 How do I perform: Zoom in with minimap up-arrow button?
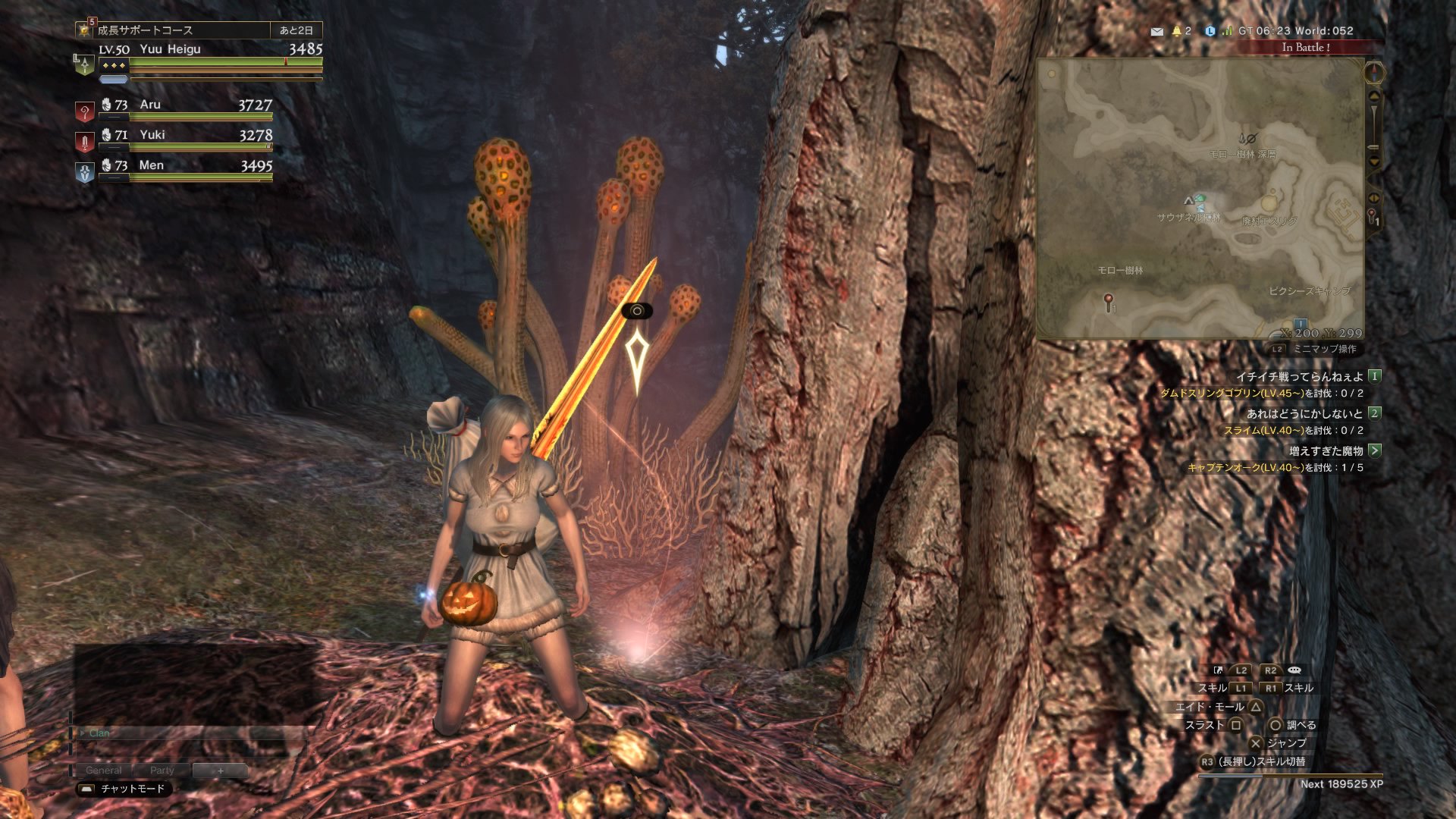pos(1373,96)
